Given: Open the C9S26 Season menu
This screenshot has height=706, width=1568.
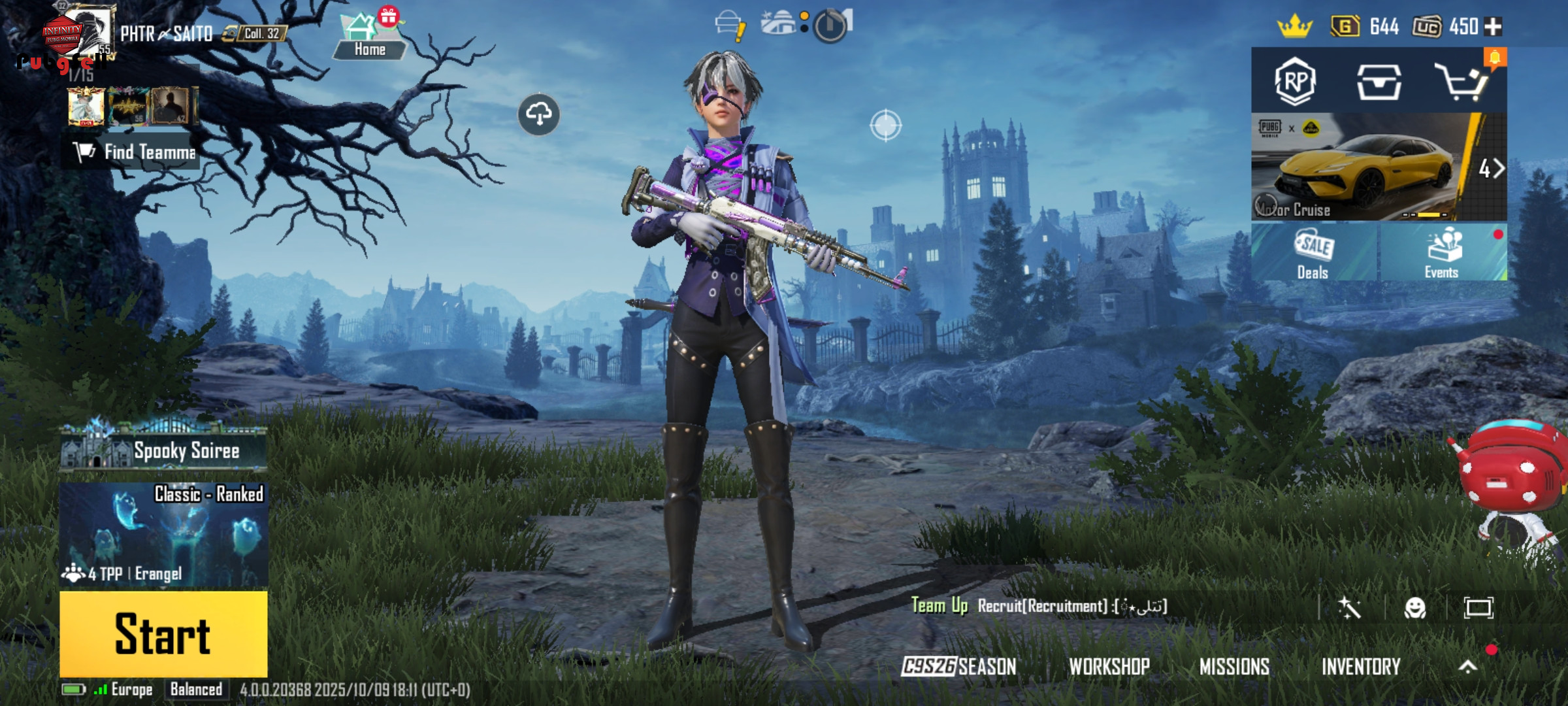Looking at the screenshot, I should pyautogui.click(x=958, y=666).
